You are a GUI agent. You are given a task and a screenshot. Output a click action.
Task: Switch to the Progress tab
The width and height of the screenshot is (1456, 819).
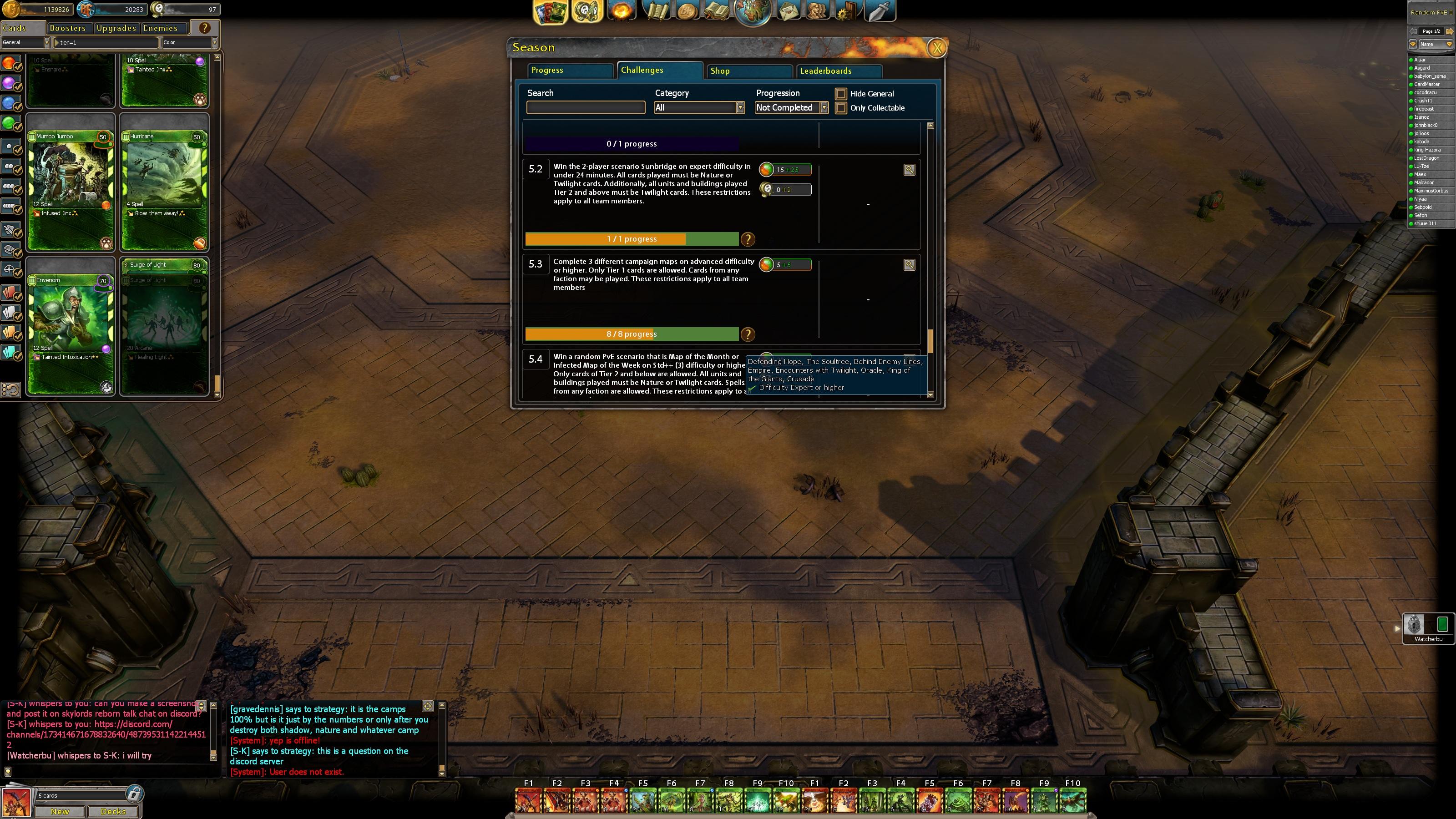(x=570, y=71)
